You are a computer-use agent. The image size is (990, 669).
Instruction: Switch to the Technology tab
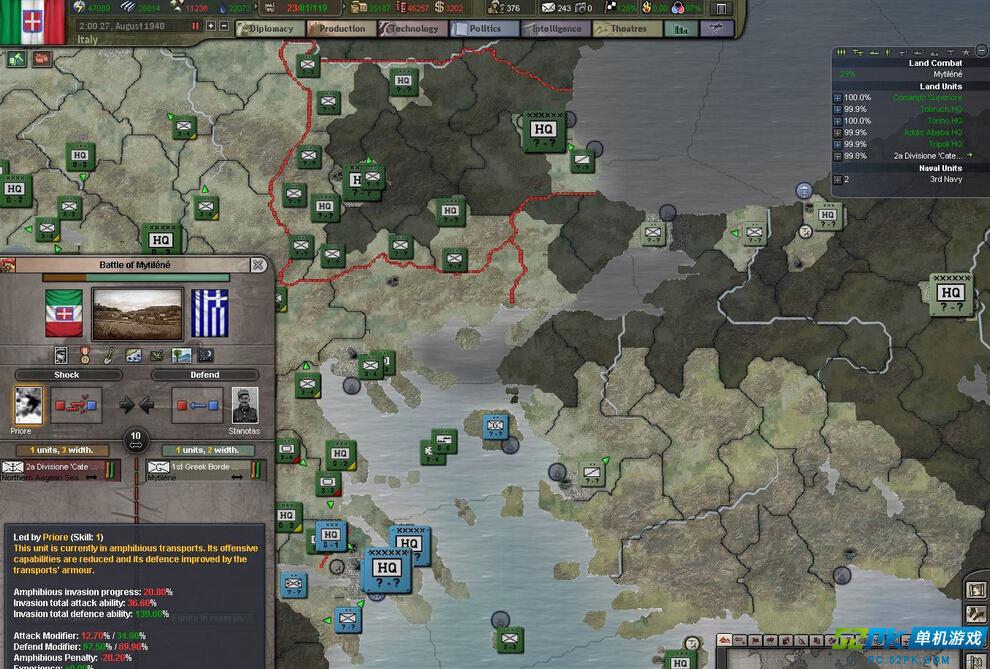coord(413,29)
